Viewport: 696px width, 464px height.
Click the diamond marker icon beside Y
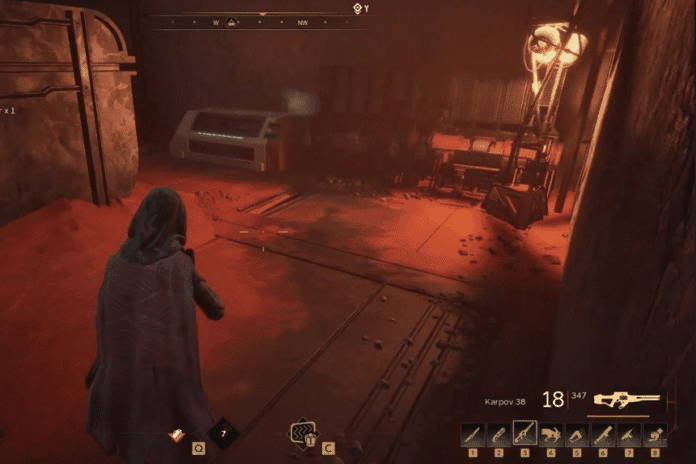pyautogui.click(x=358, y=8)
